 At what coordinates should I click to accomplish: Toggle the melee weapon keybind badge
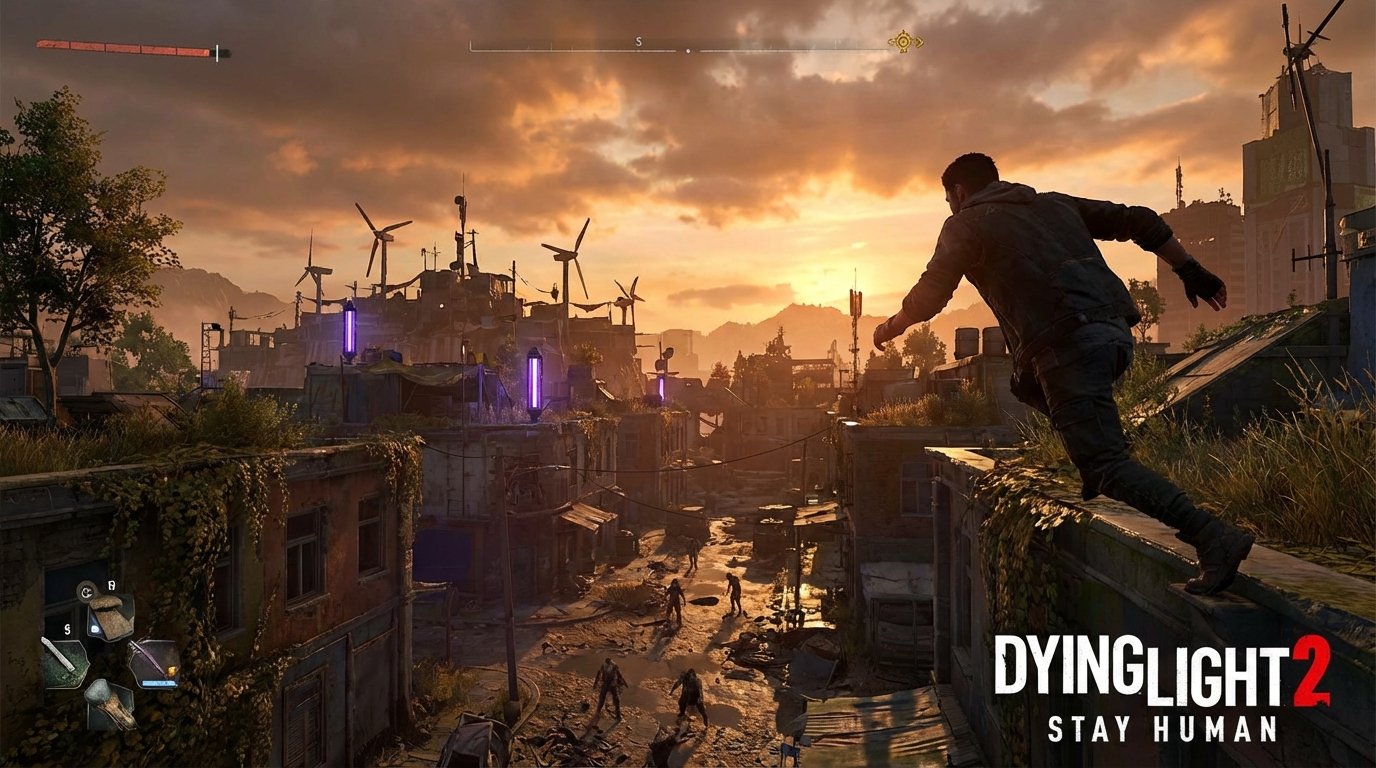(x=67, y=629)
